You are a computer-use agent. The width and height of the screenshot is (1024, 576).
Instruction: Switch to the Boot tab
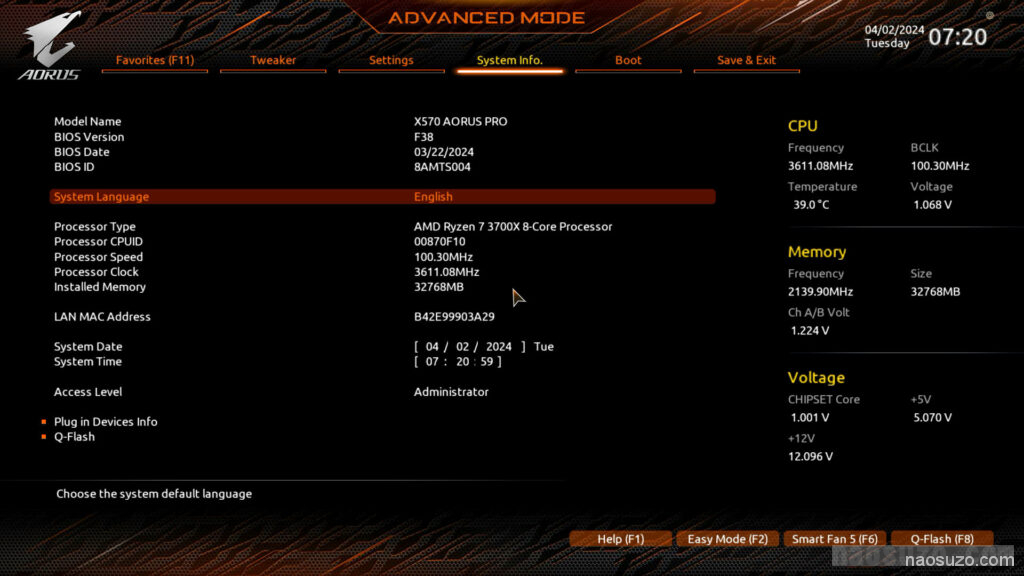628,60
